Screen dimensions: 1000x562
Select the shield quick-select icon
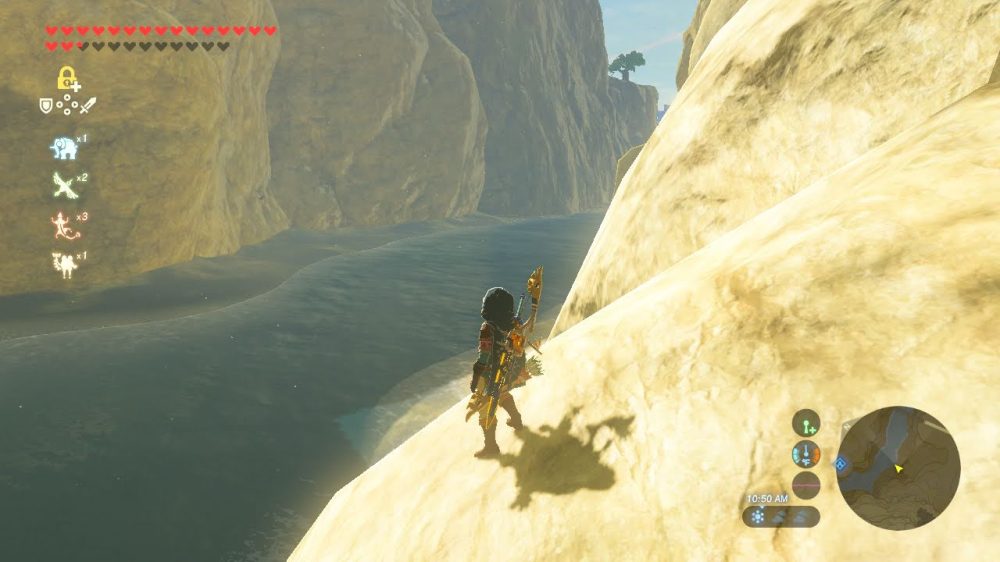45,104
